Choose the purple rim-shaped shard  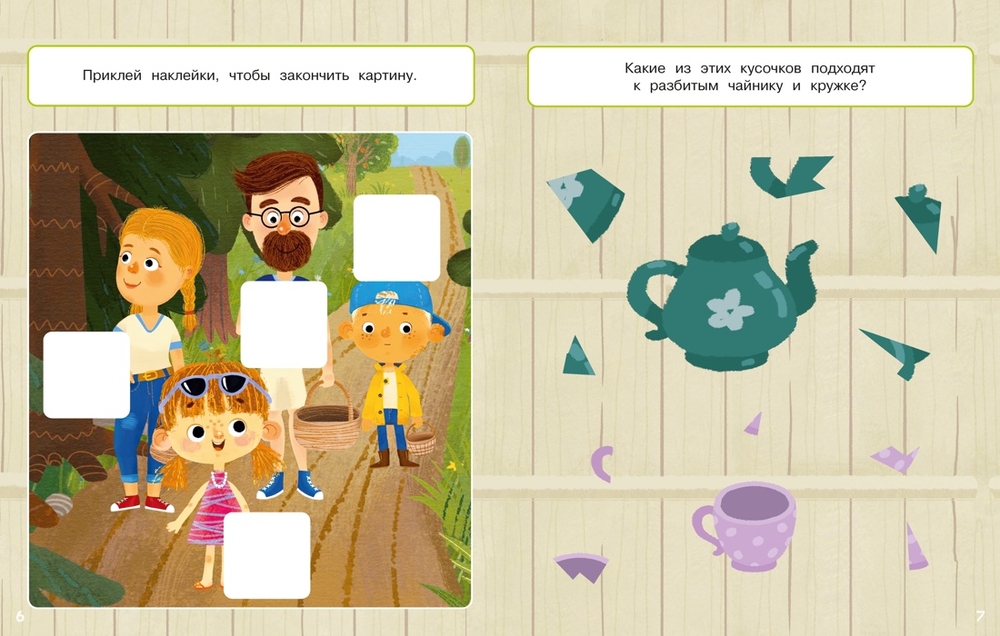[x=581, y=566]
